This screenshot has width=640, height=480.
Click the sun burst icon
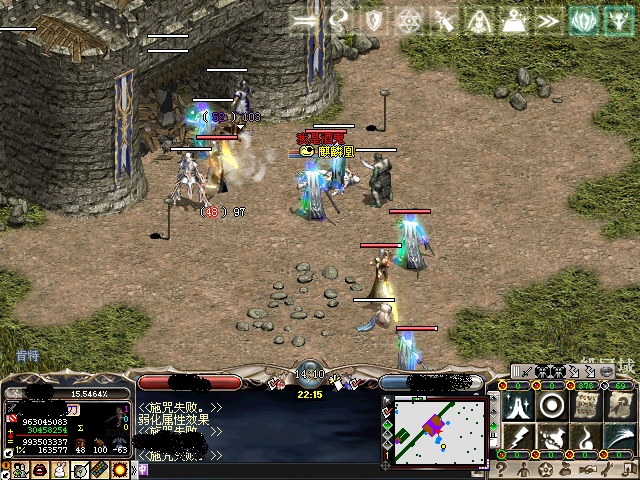(x=119, y=470)
